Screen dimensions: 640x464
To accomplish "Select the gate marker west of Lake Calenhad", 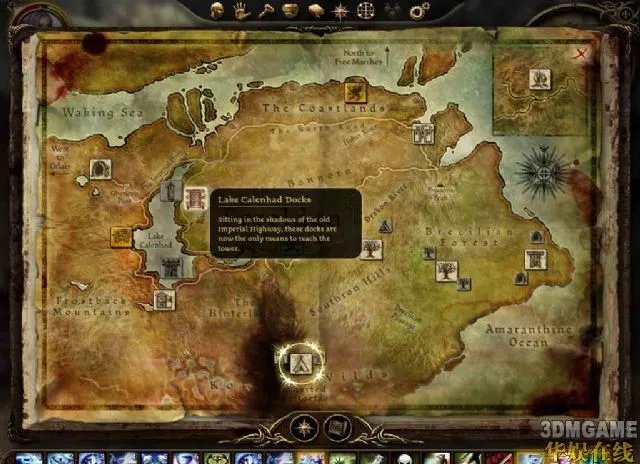I will point(99,168).
